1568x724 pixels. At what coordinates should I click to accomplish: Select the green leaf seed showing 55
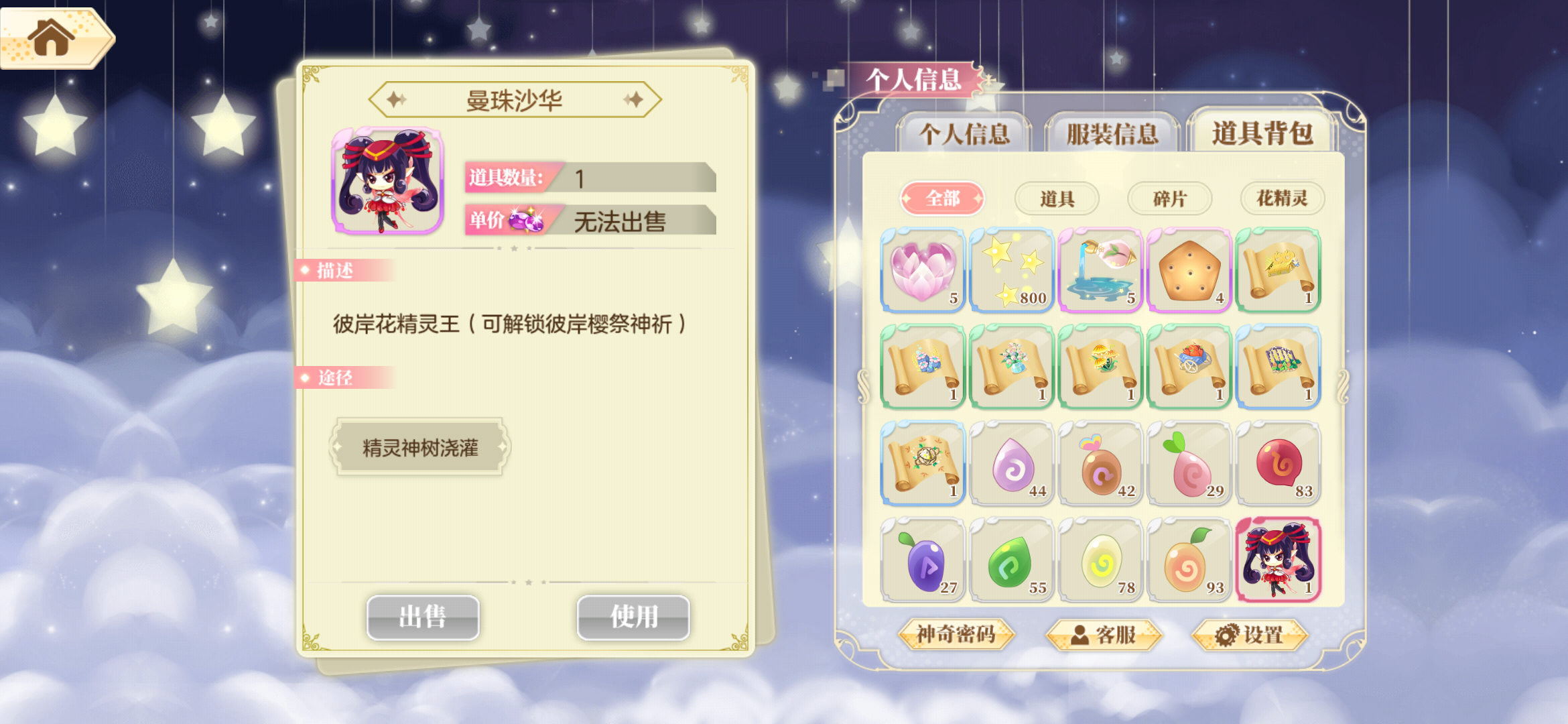(x=1011, y=560)
